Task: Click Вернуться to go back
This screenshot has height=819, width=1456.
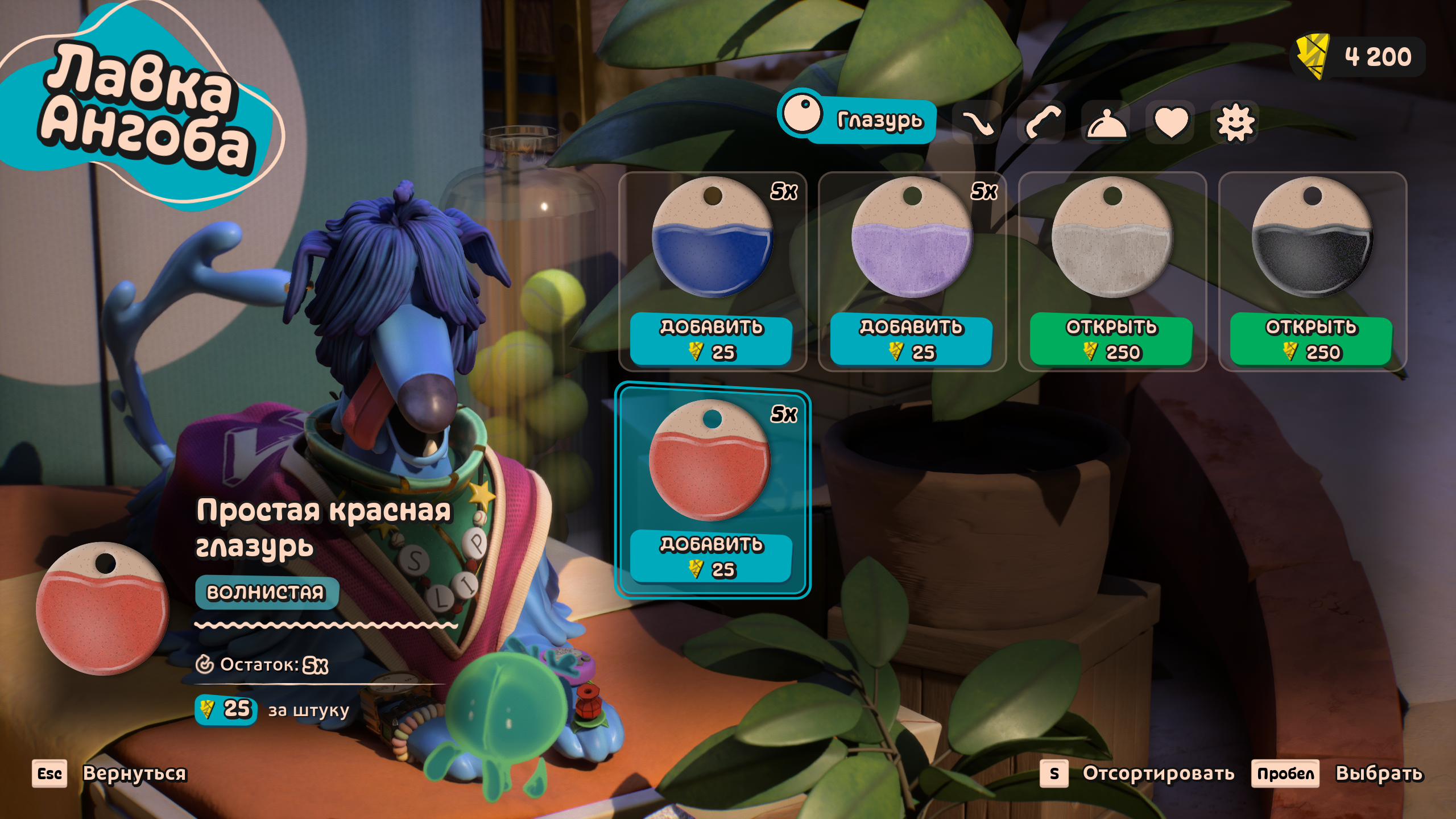Action: click(134, 773)
